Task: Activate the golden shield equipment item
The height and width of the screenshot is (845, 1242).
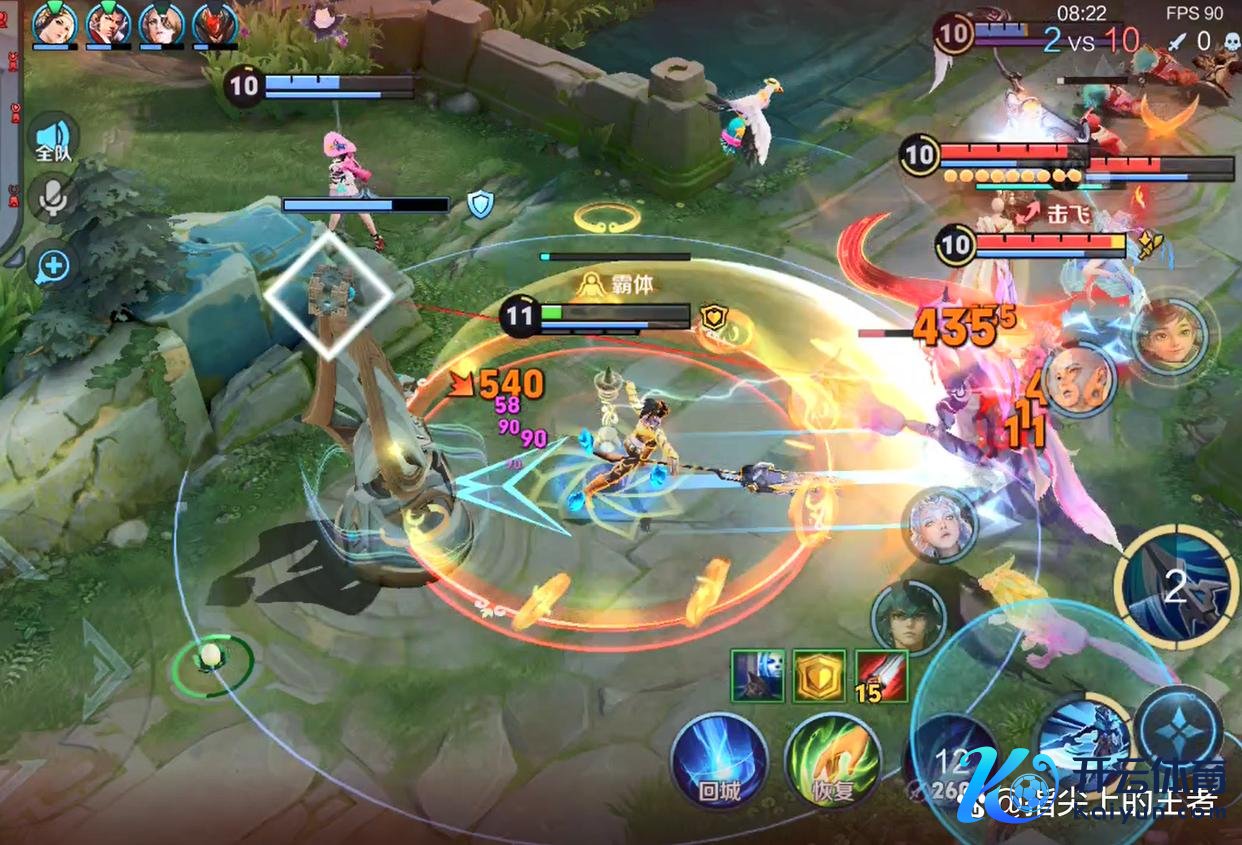Action: click(819, 676)
